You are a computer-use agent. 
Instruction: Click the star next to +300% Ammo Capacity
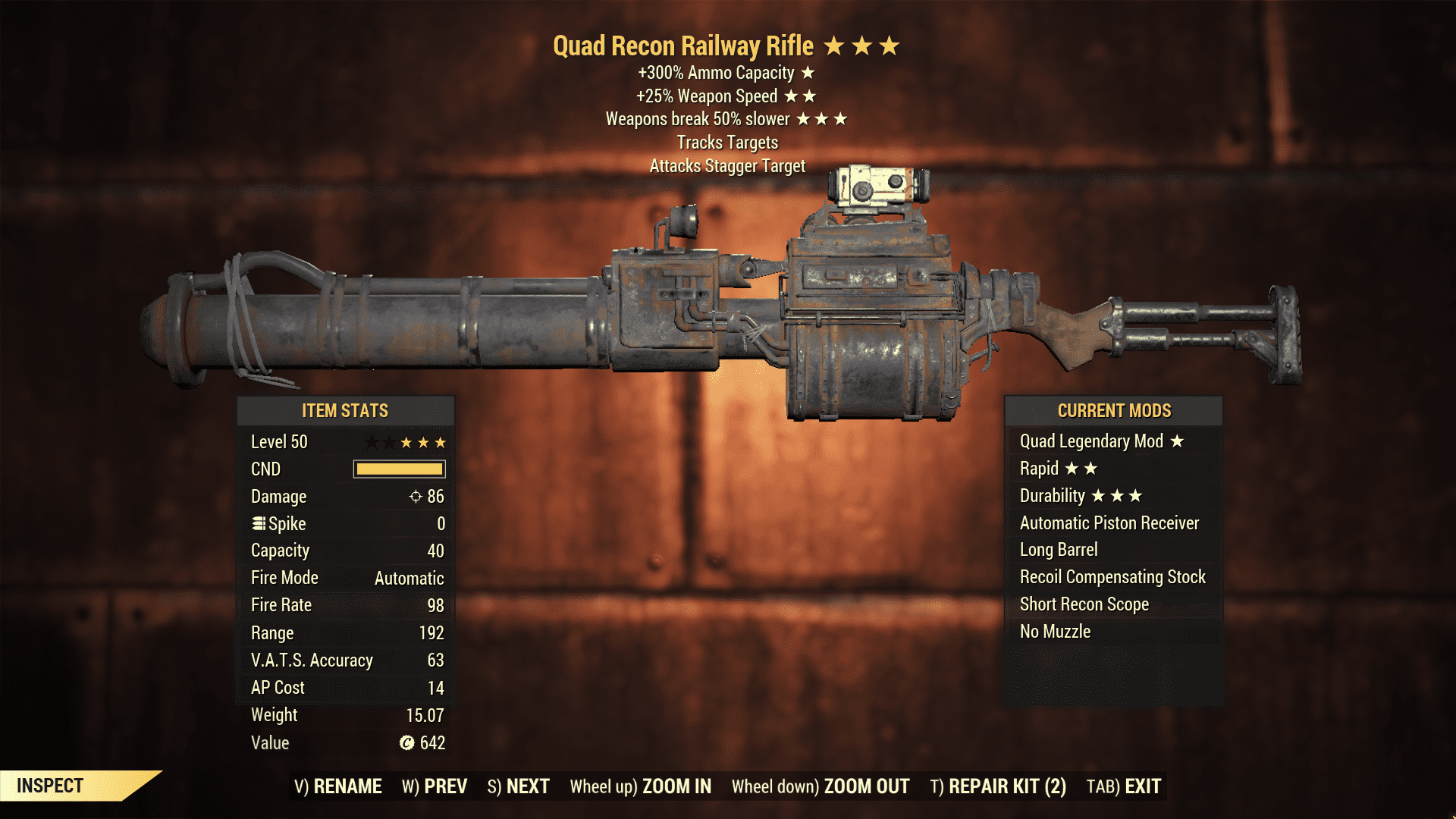(809, 74)
